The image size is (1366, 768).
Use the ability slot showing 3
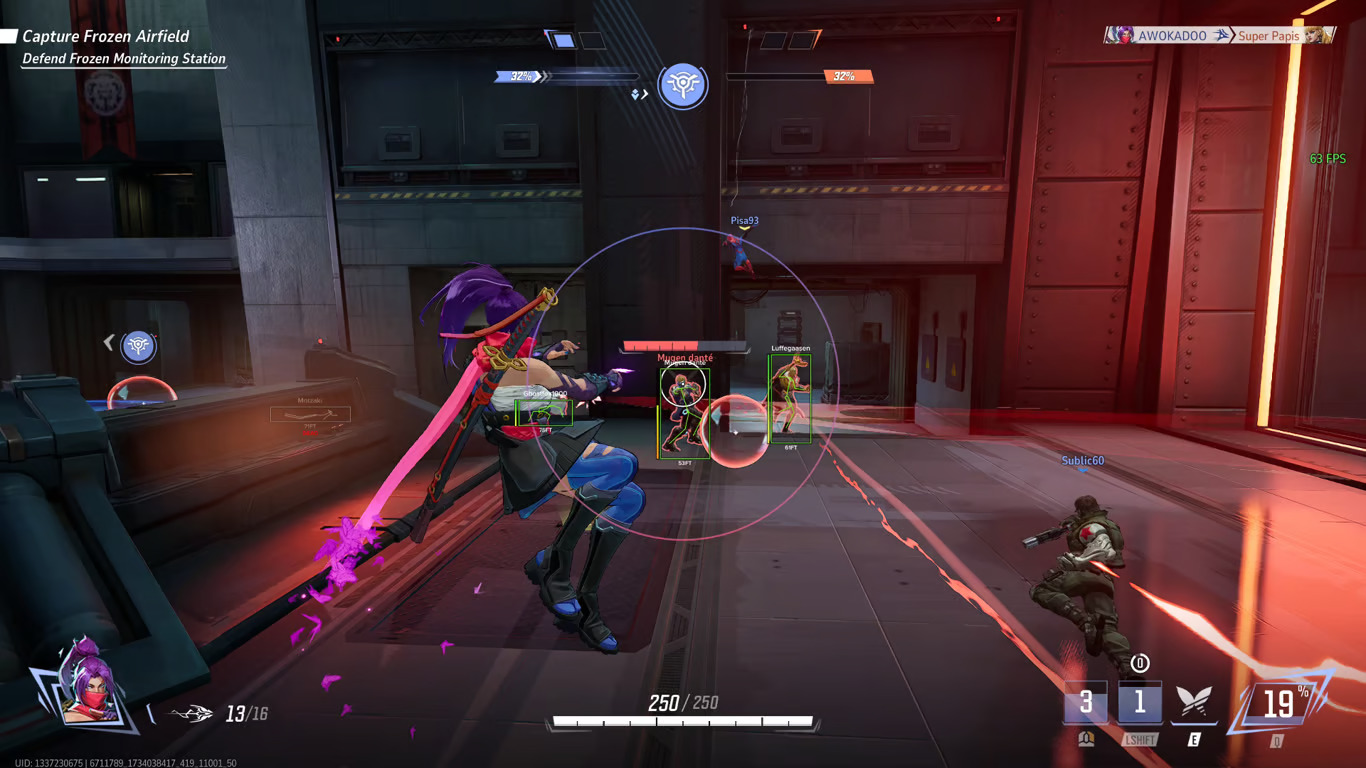click(1086, 703)
